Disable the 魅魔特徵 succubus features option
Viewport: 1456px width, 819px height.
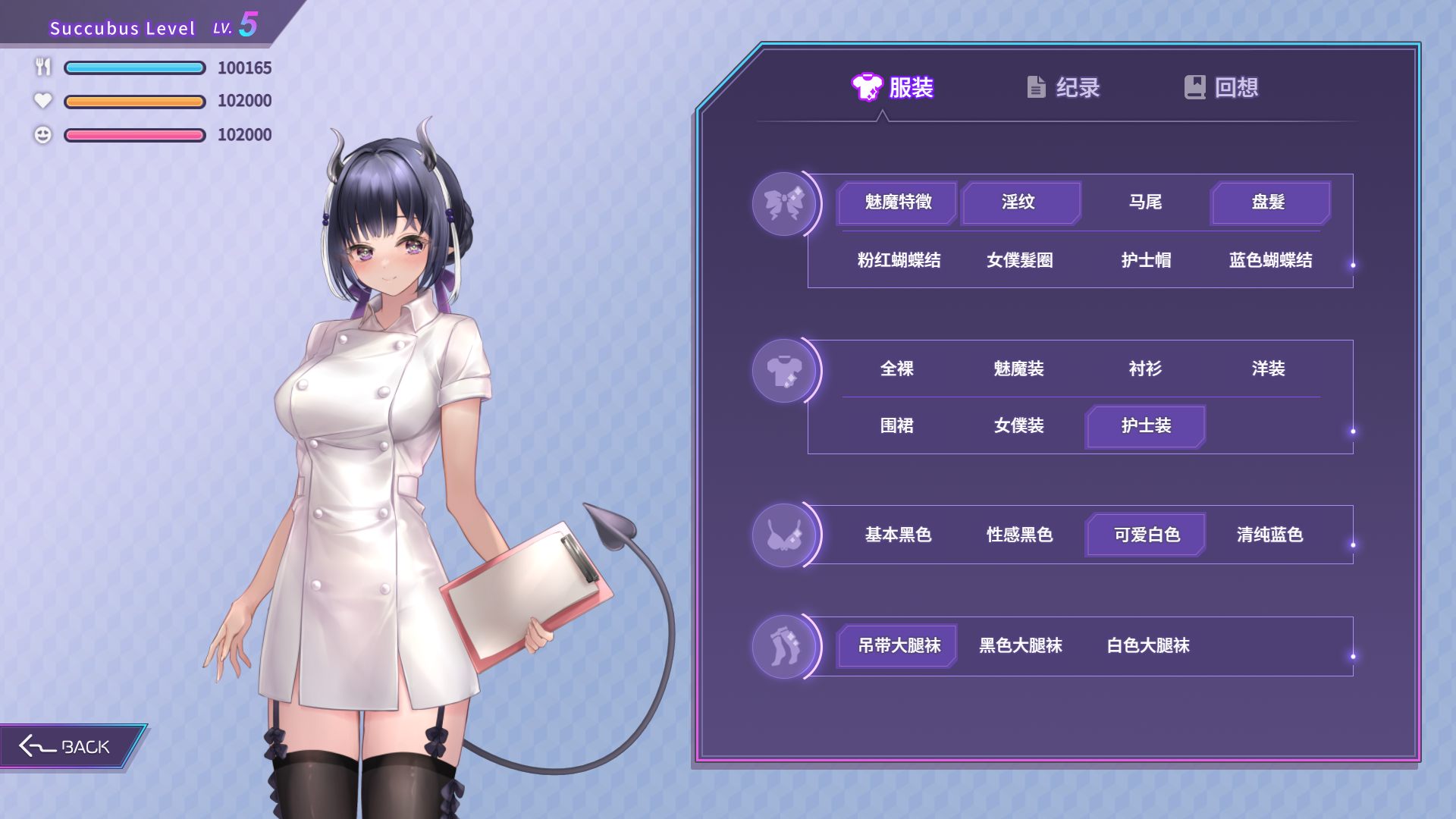point(896,202)
